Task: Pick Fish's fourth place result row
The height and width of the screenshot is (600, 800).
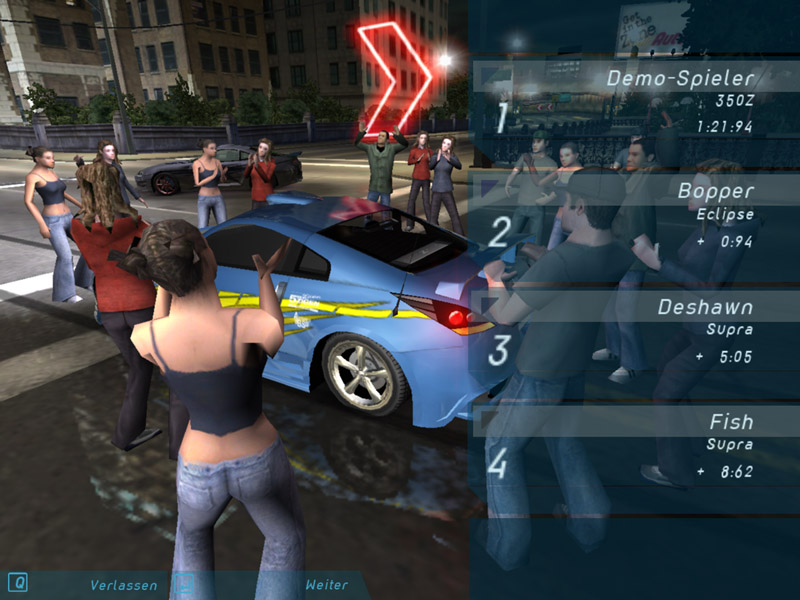Action: click(x=635, y=446)
